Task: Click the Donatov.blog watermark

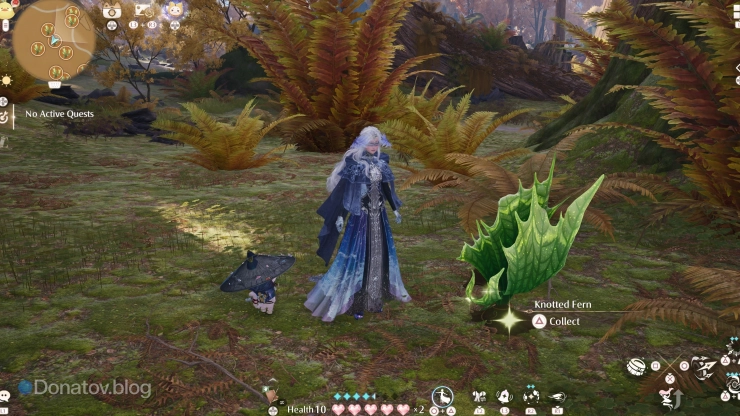Action: pos(86,388)
